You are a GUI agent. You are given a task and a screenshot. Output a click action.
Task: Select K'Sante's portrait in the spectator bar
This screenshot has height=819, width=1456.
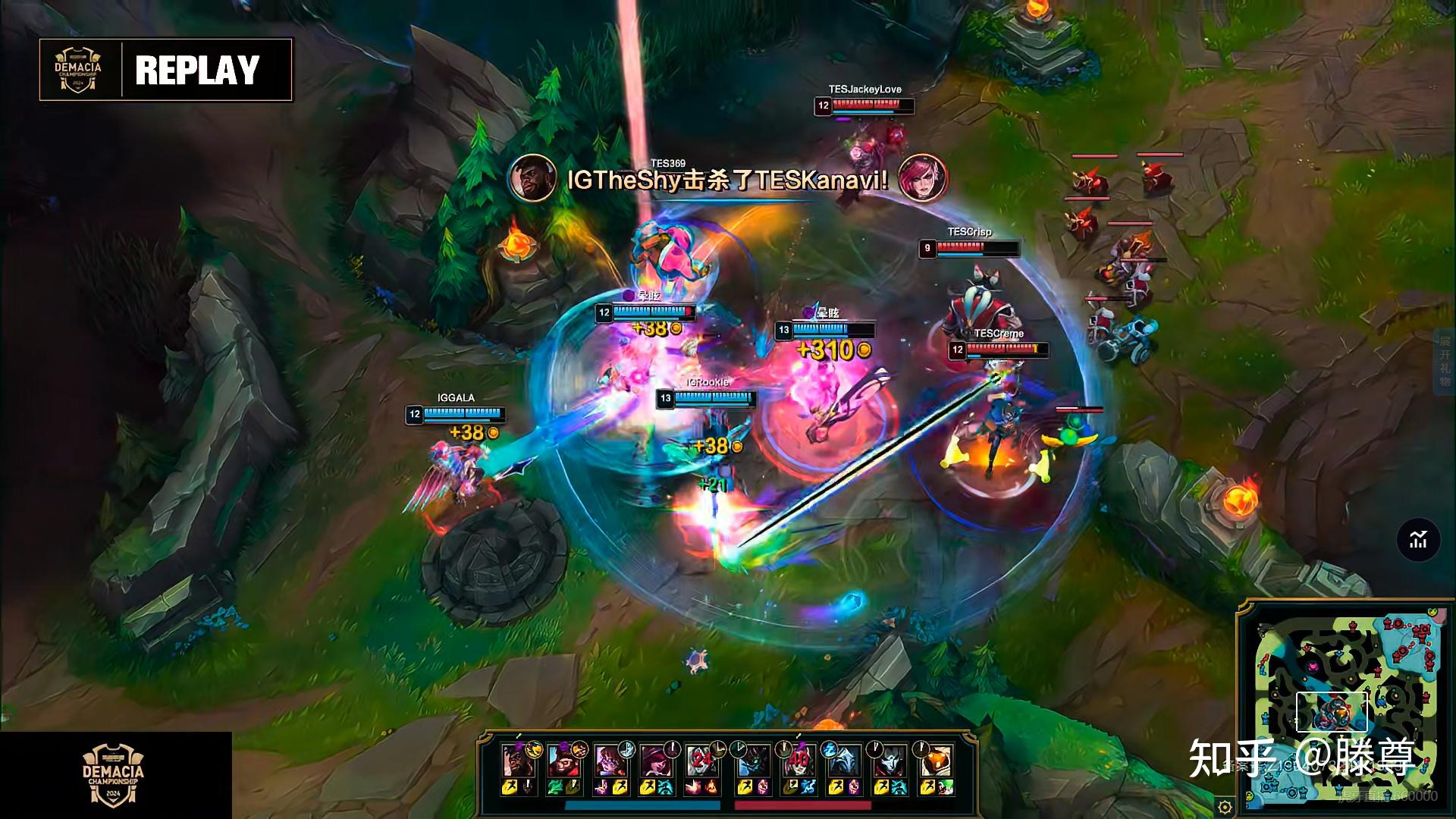[518, 760]
